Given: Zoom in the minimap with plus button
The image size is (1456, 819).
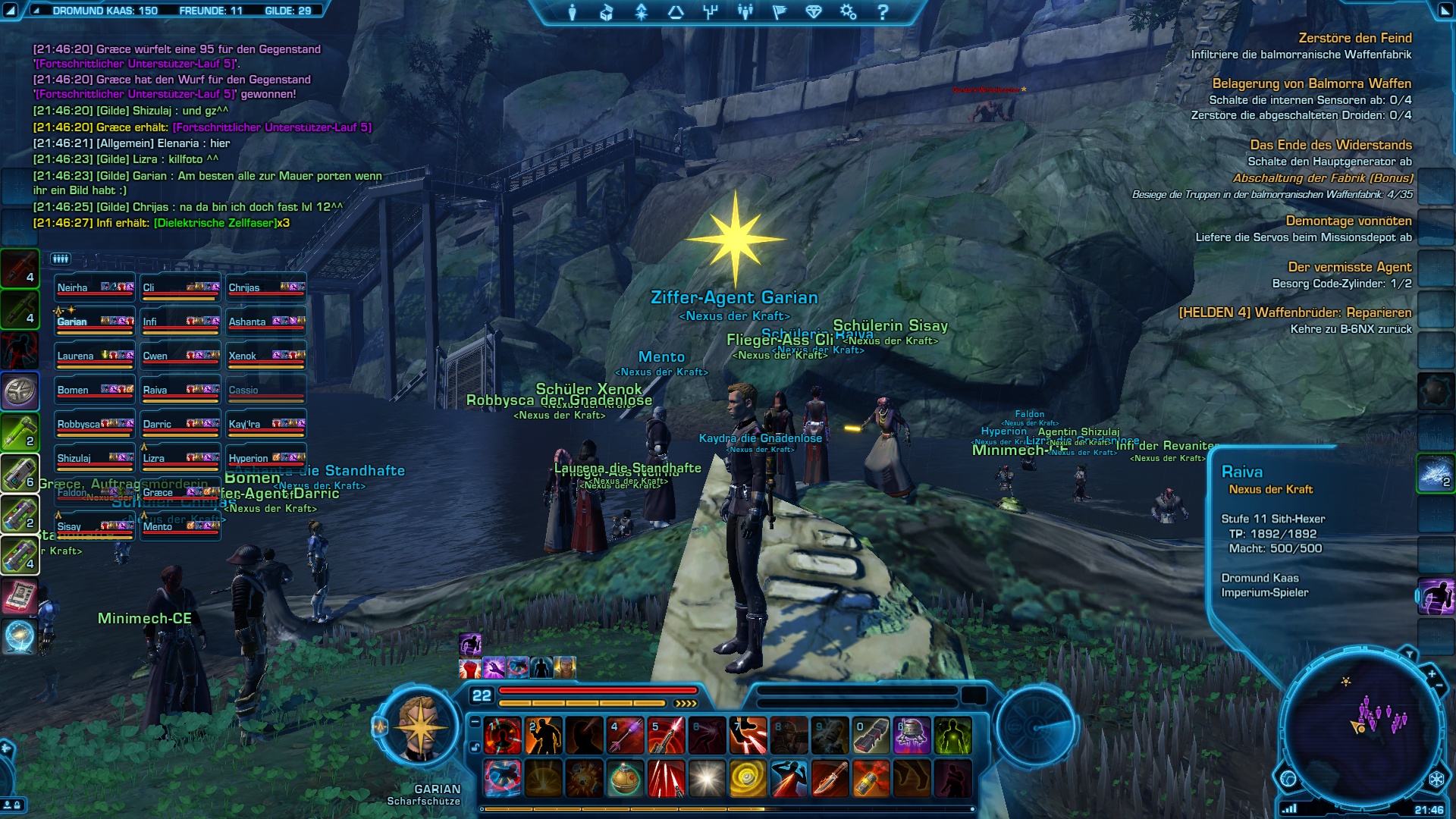Looking at the screenshot, I should coord(1432,673).
